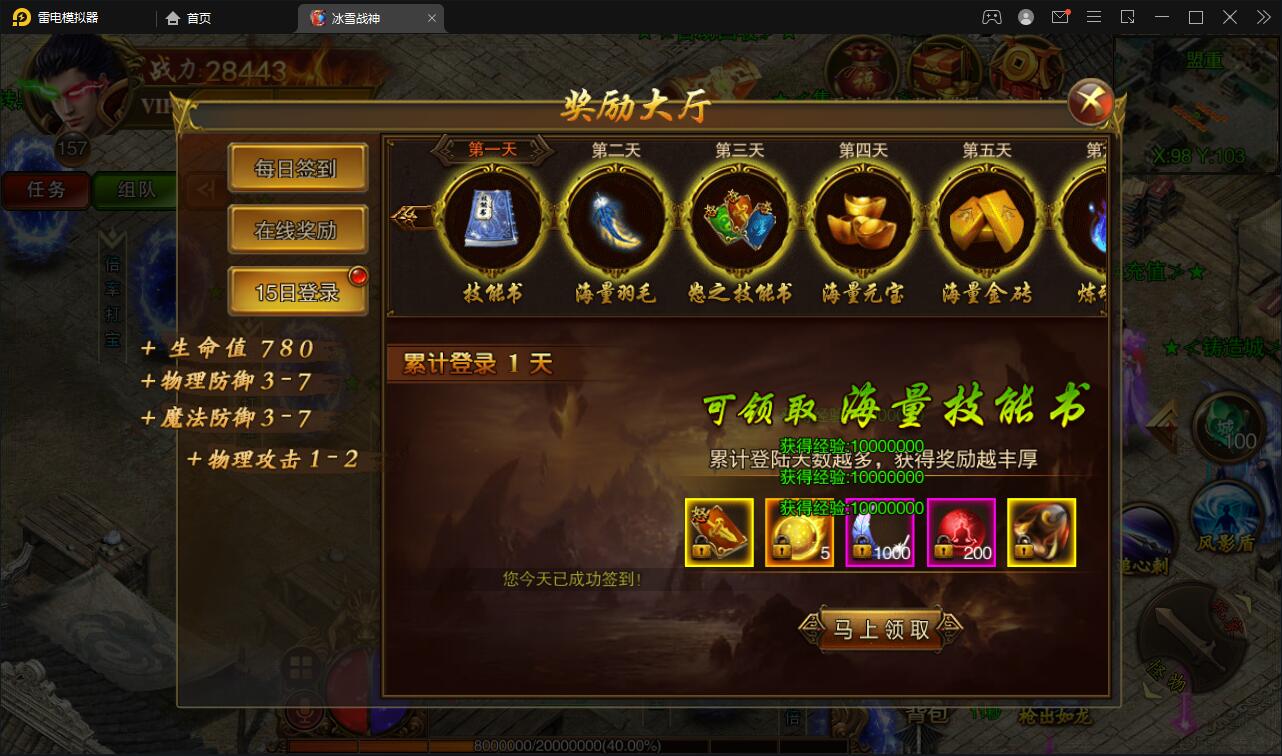The width and height of the screenshot is (1282, 756).
Task: Select the 海量元宝 gold ingot reward icon
Action: (x=862, y=222)
